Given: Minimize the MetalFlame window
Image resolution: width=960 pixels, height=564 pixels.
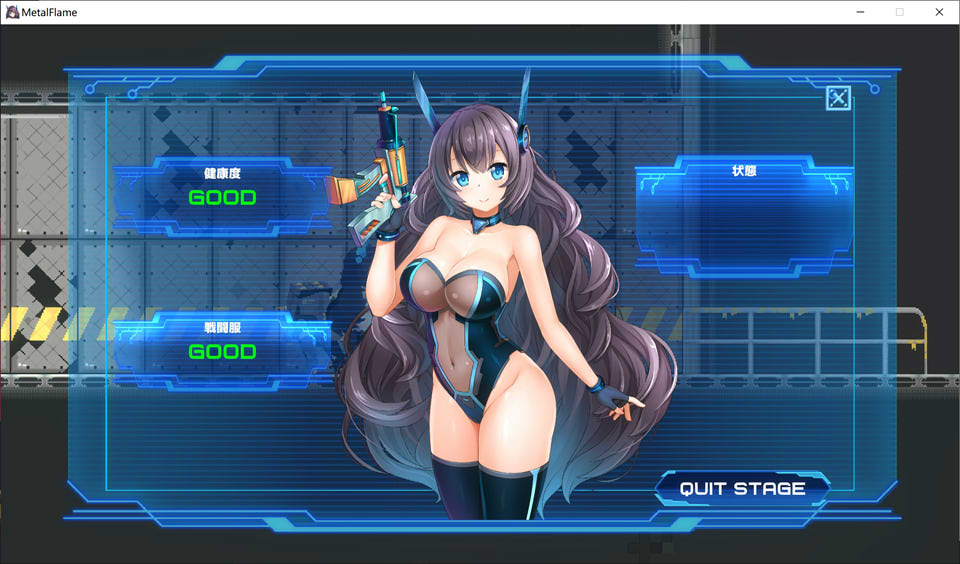Looking at the screenshot, I should click(860, 12).
